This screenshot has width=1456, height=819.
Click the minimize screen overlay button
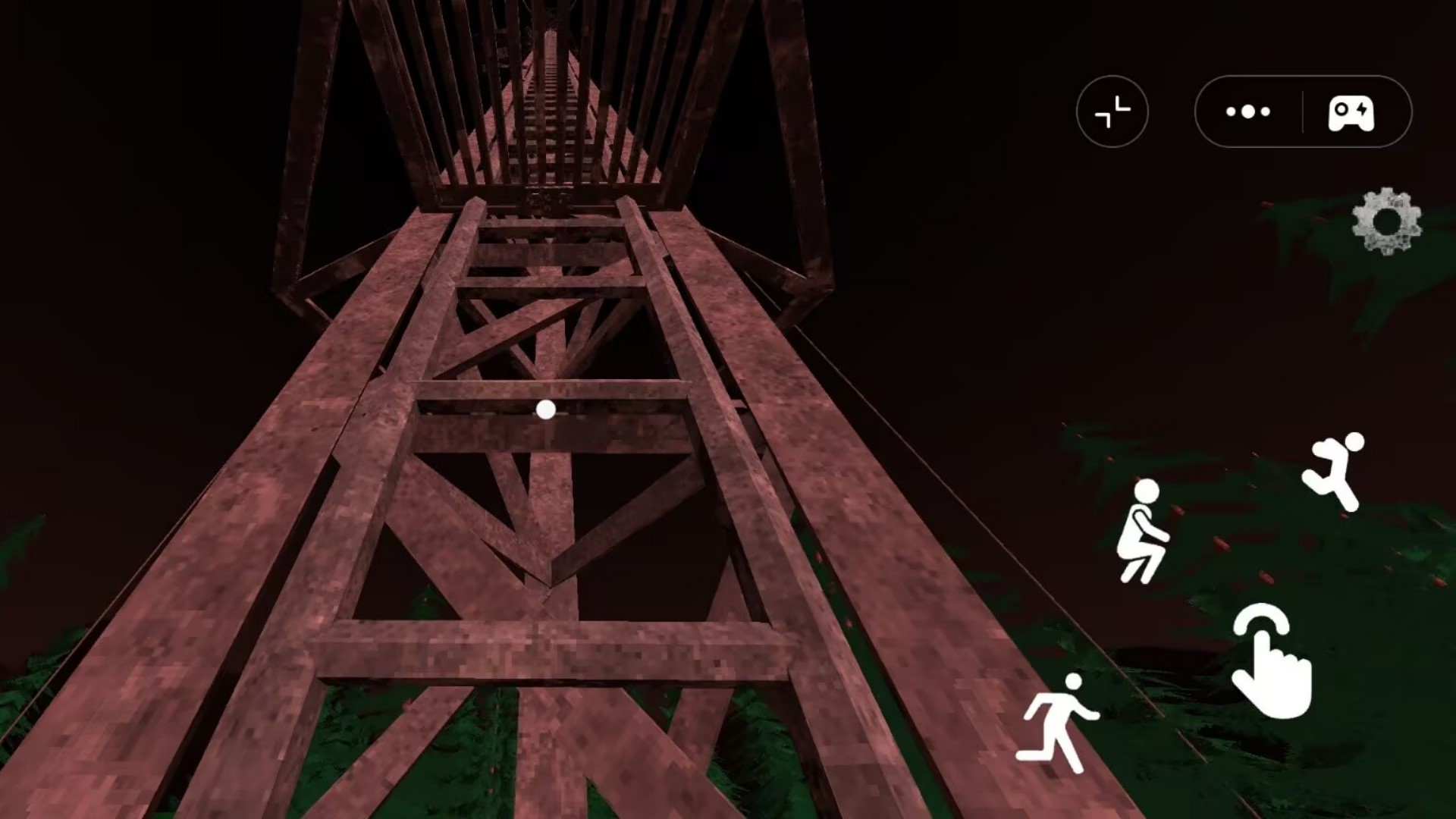tap(1112, 112)
